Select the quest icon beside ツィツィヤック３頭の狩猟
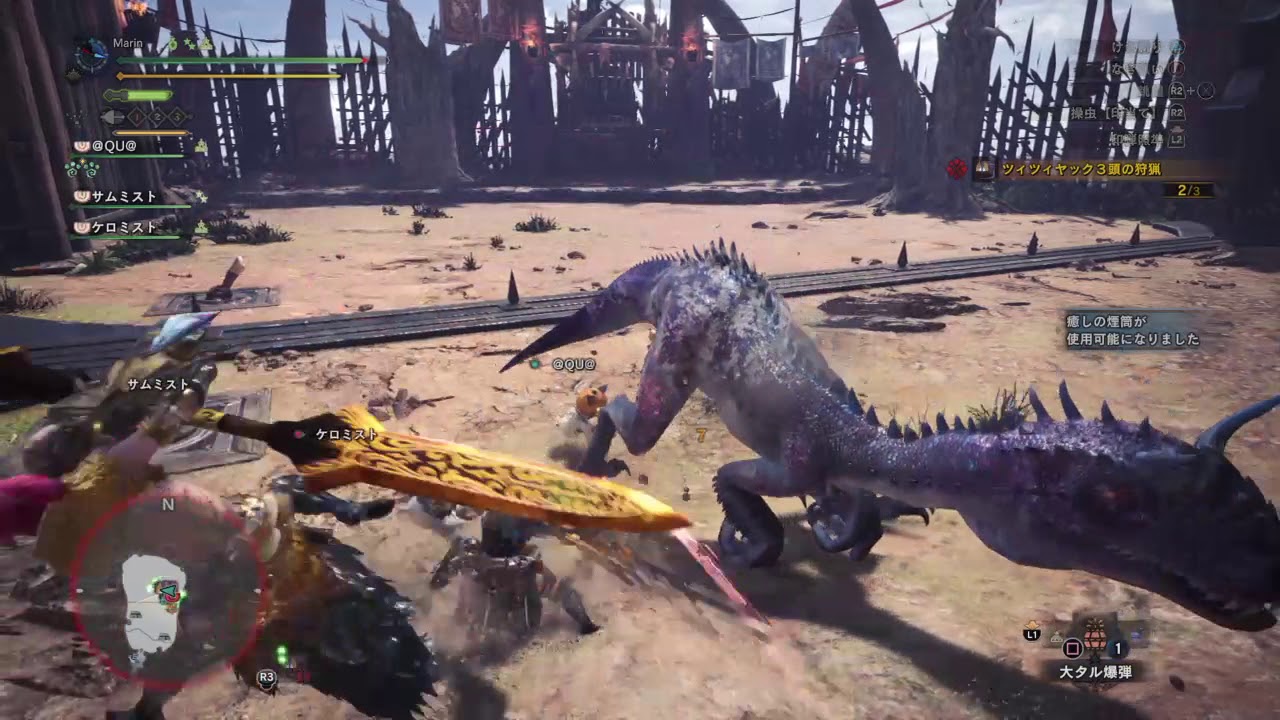Screen dimensions: 1280x720 982,169
